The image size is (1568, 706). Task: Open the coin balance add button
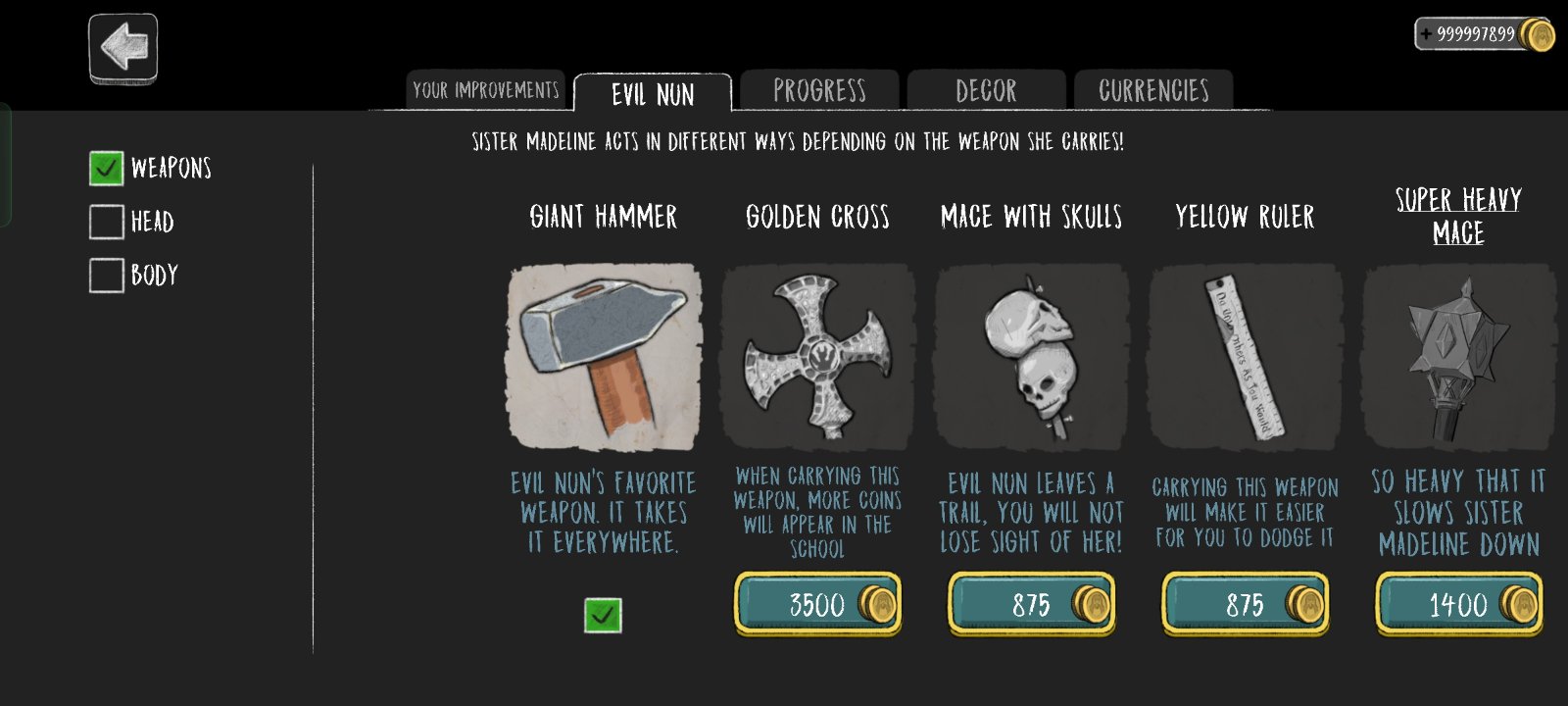(x=1427, y=34)
